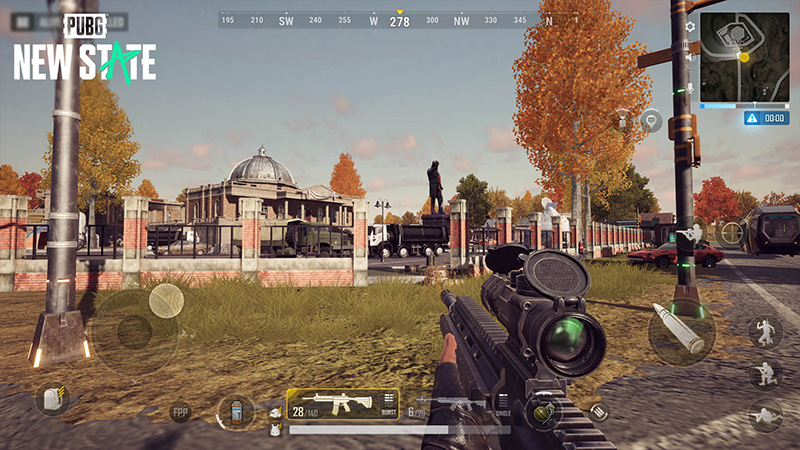Tap the bullet fire button
The width and height of the screenshot is (800, 450).
pyautogui.click(x=680, y=332)
